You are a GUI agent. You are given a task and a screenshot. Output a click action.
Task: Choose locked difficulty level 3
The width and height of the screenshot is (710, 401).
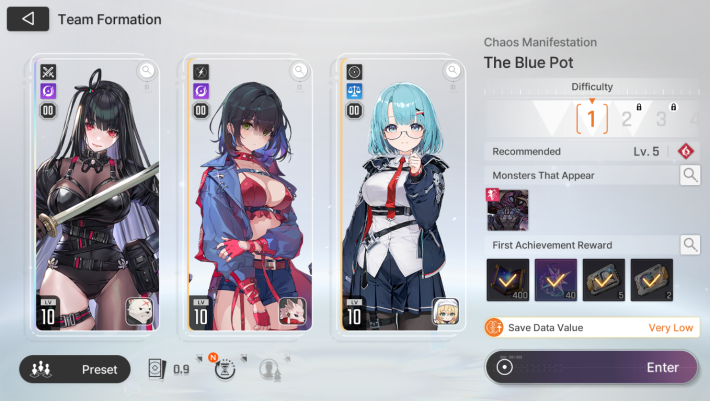[x=661, y=120]
